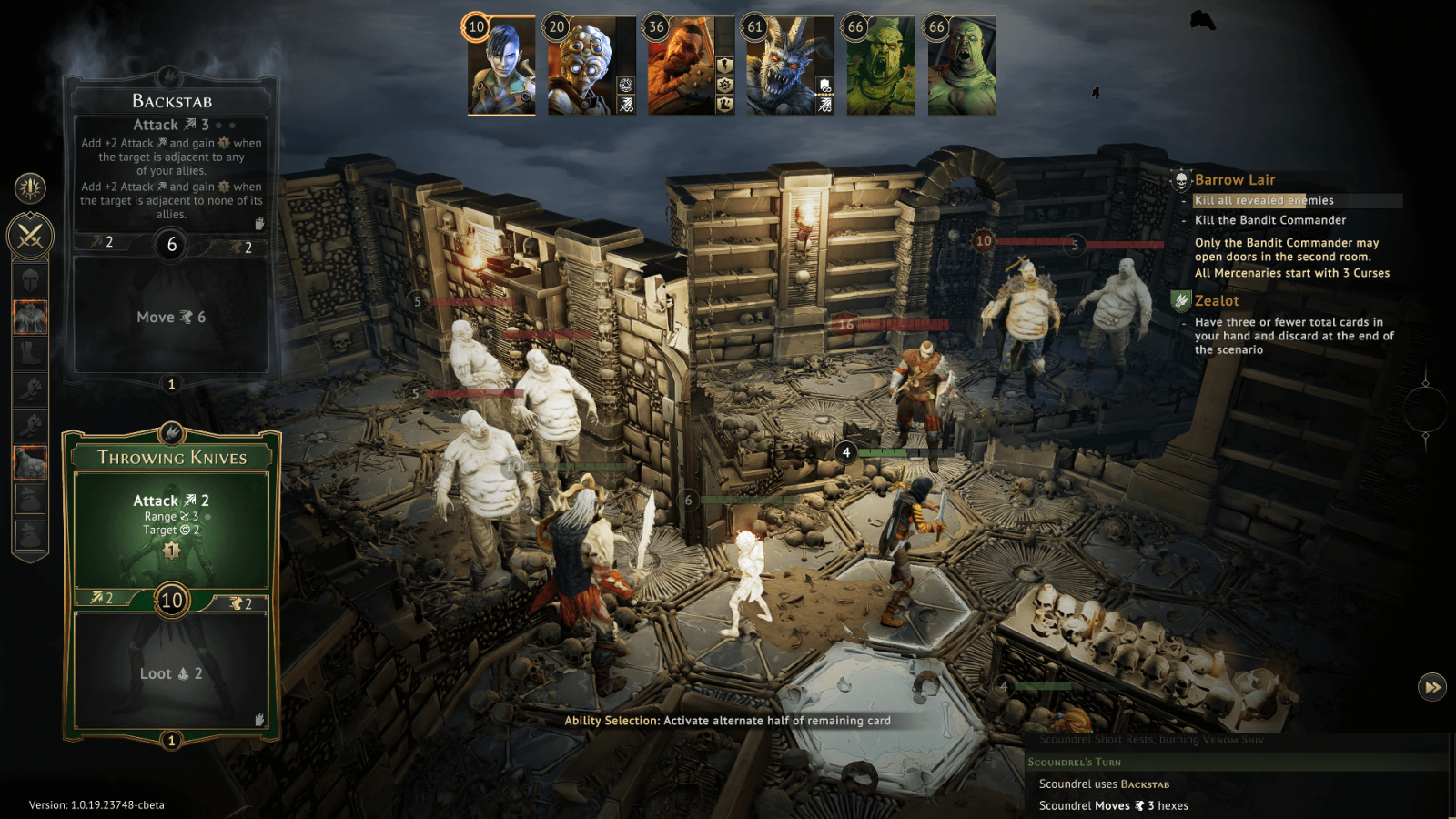Use the Throwing Knives Loot 2 action

coord(171,673)
